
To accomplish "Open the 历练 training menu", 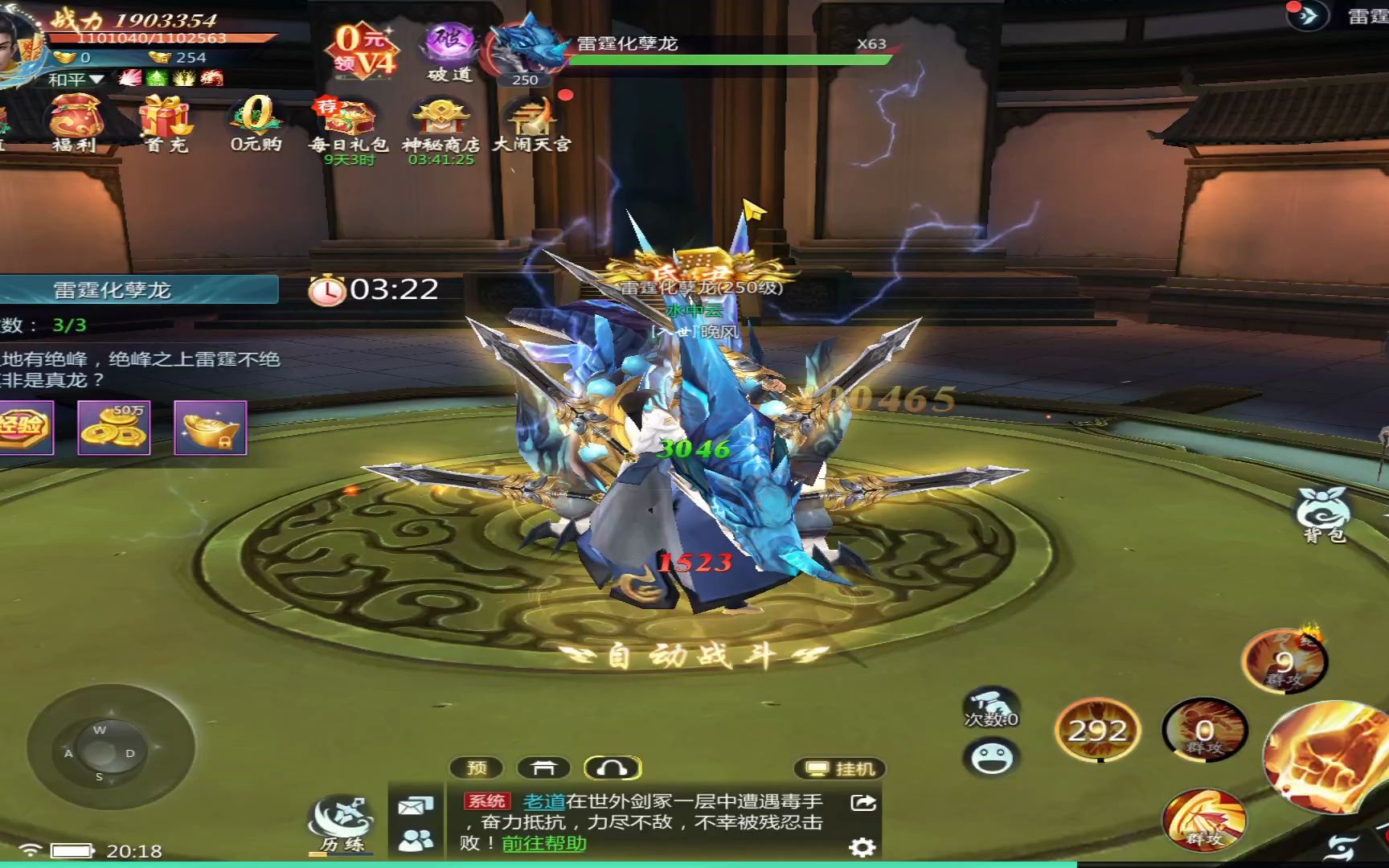I will pos(342,823).
